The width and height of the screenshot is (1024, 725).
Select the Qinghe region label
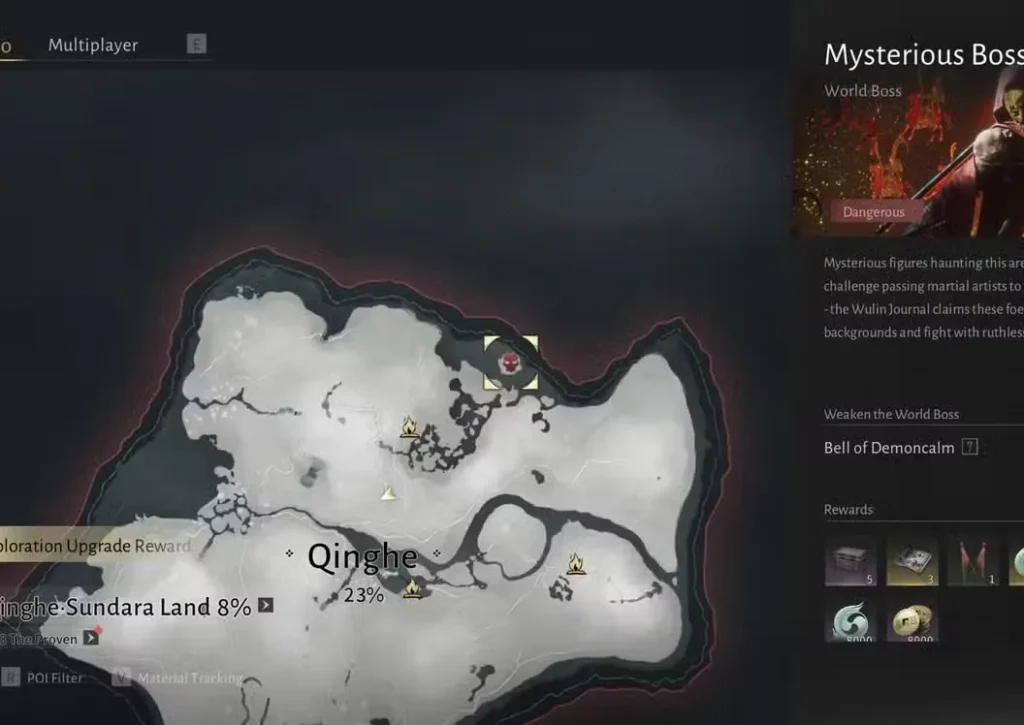coord(362,557)
